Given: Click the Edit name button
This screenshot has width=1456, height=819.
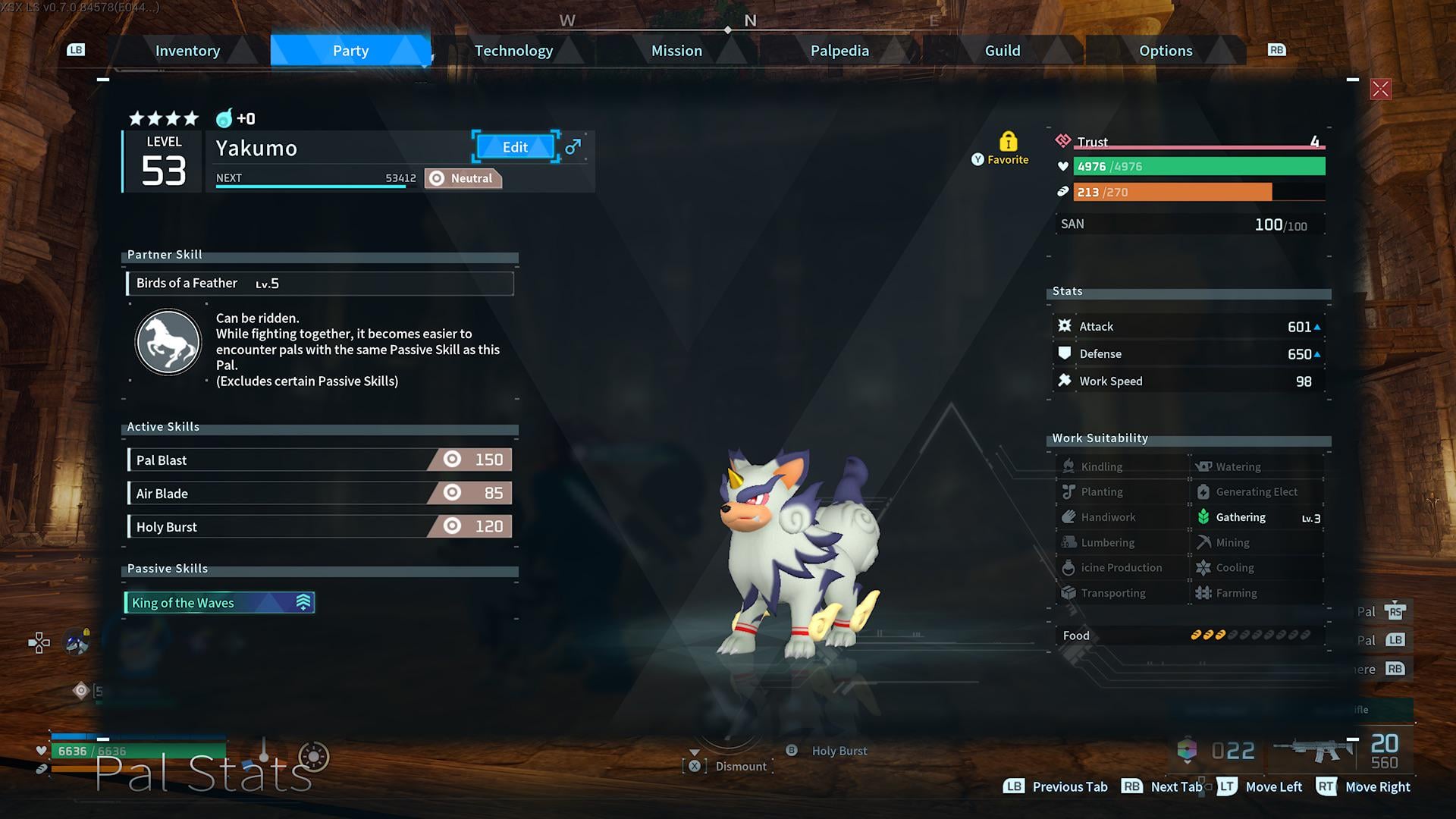Looking at the screenshot, I should pos(515,147).
